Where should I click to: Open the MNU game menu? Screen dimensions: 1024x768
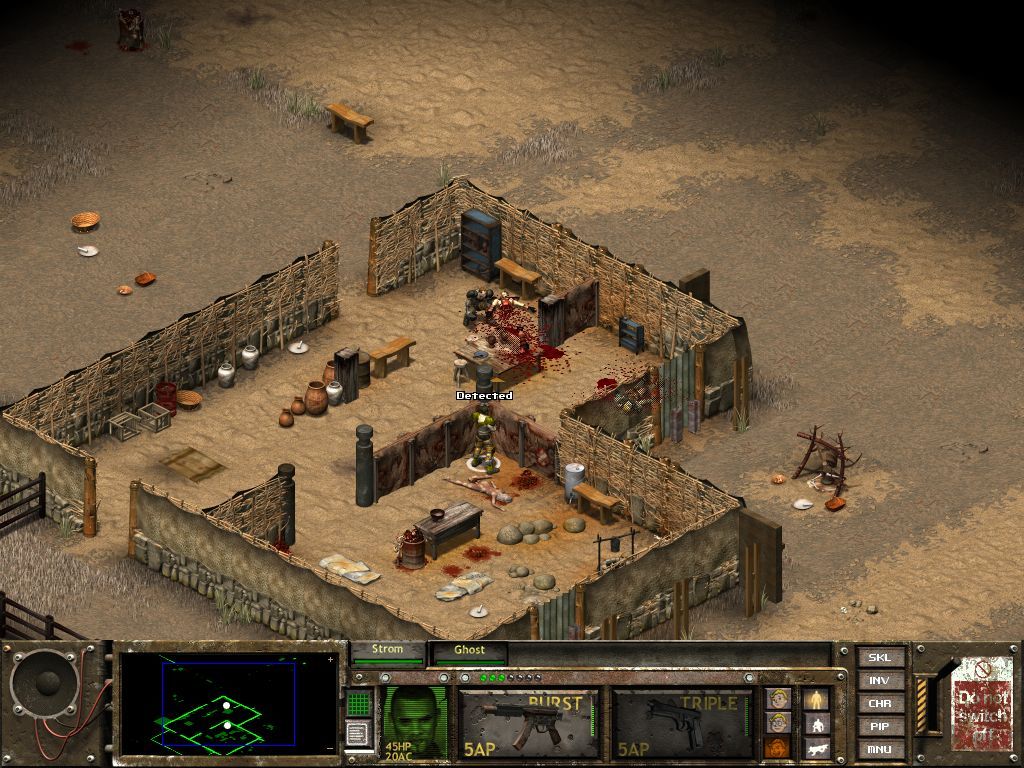[880, 749]
